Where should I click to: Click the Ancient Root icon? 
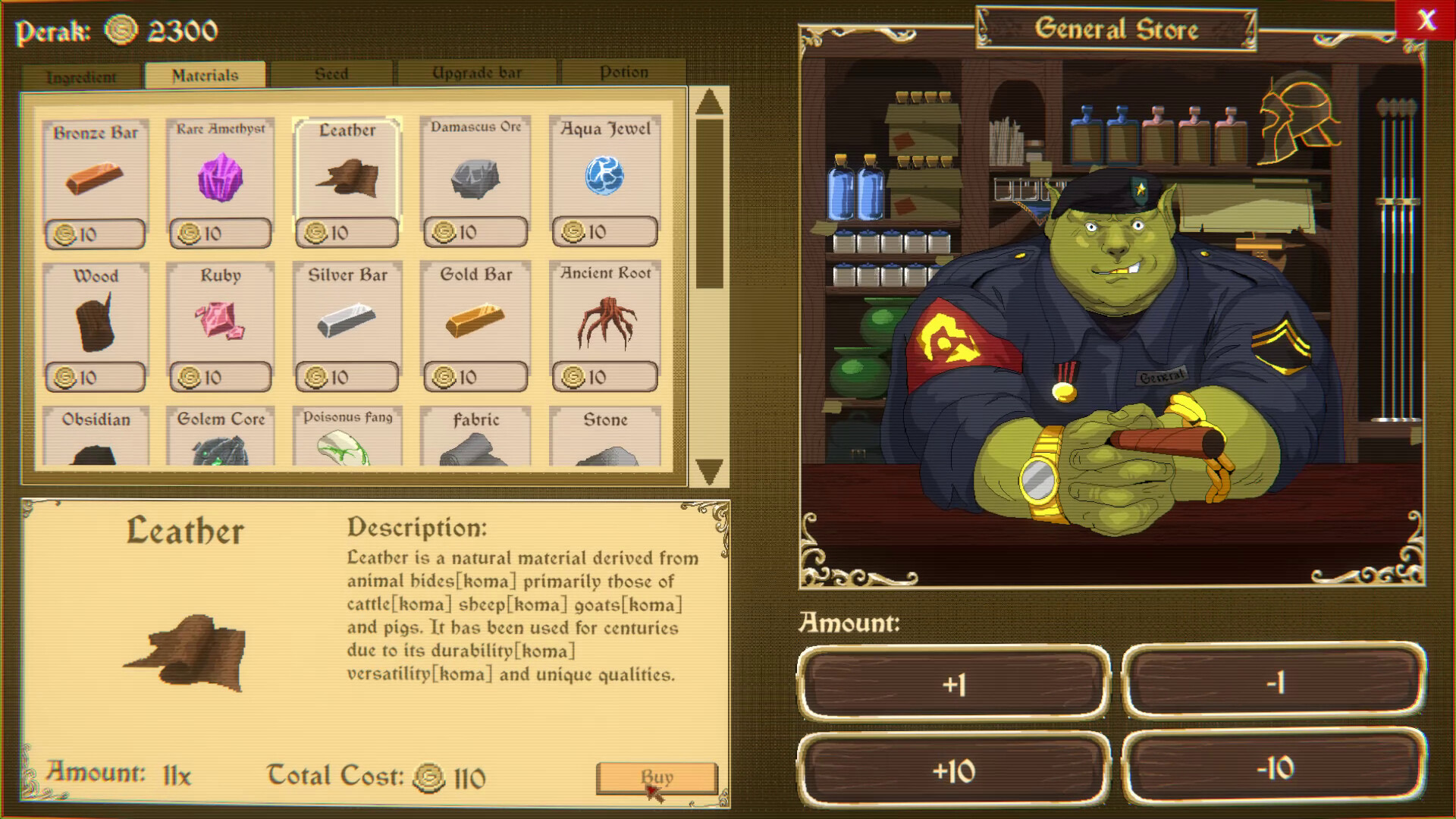604,322
